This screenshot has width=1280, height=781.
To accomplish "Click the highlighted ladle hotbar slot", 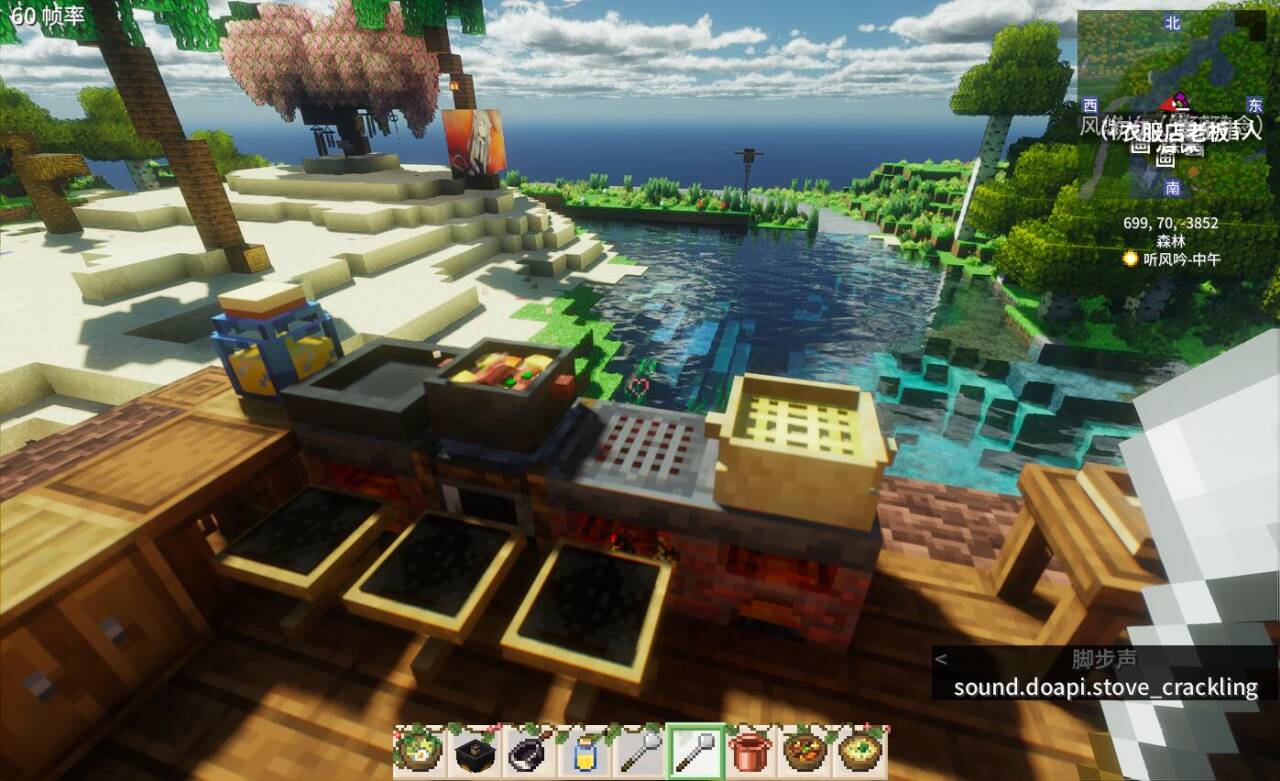I will click(x=693, y=751).
